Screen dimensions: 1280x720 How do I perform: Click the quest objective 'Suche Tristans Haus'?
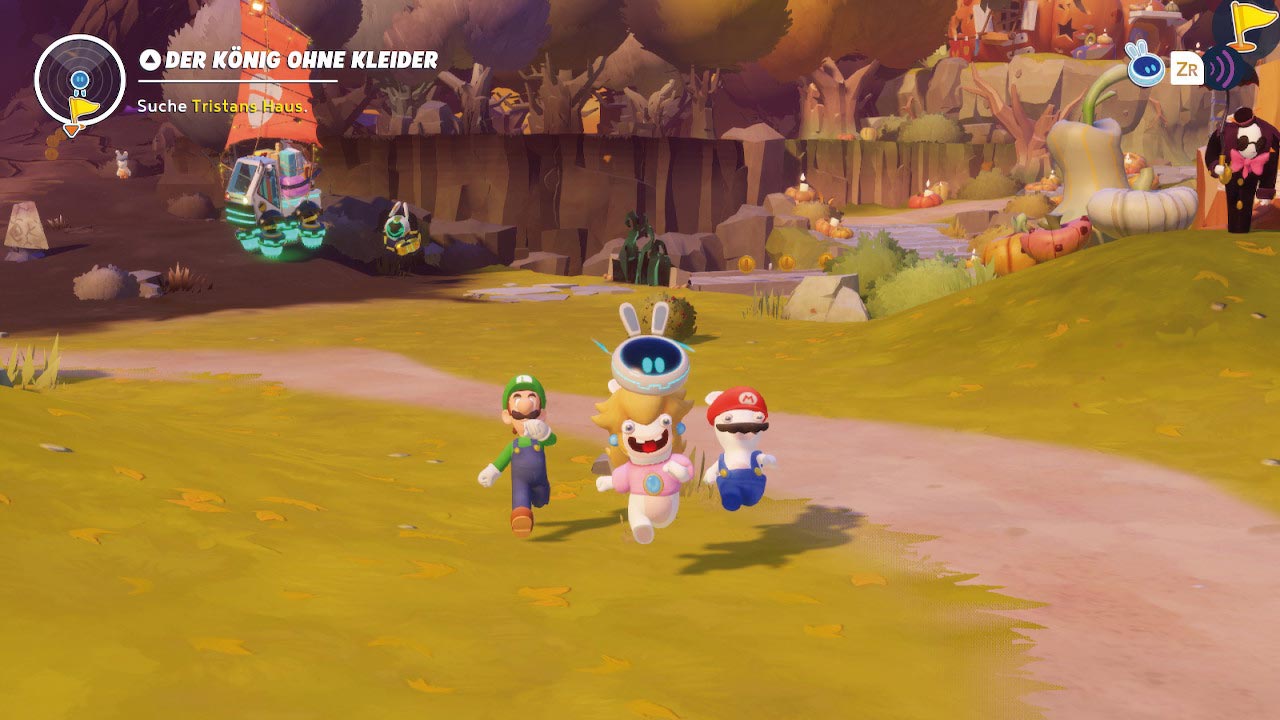point(222,106)
